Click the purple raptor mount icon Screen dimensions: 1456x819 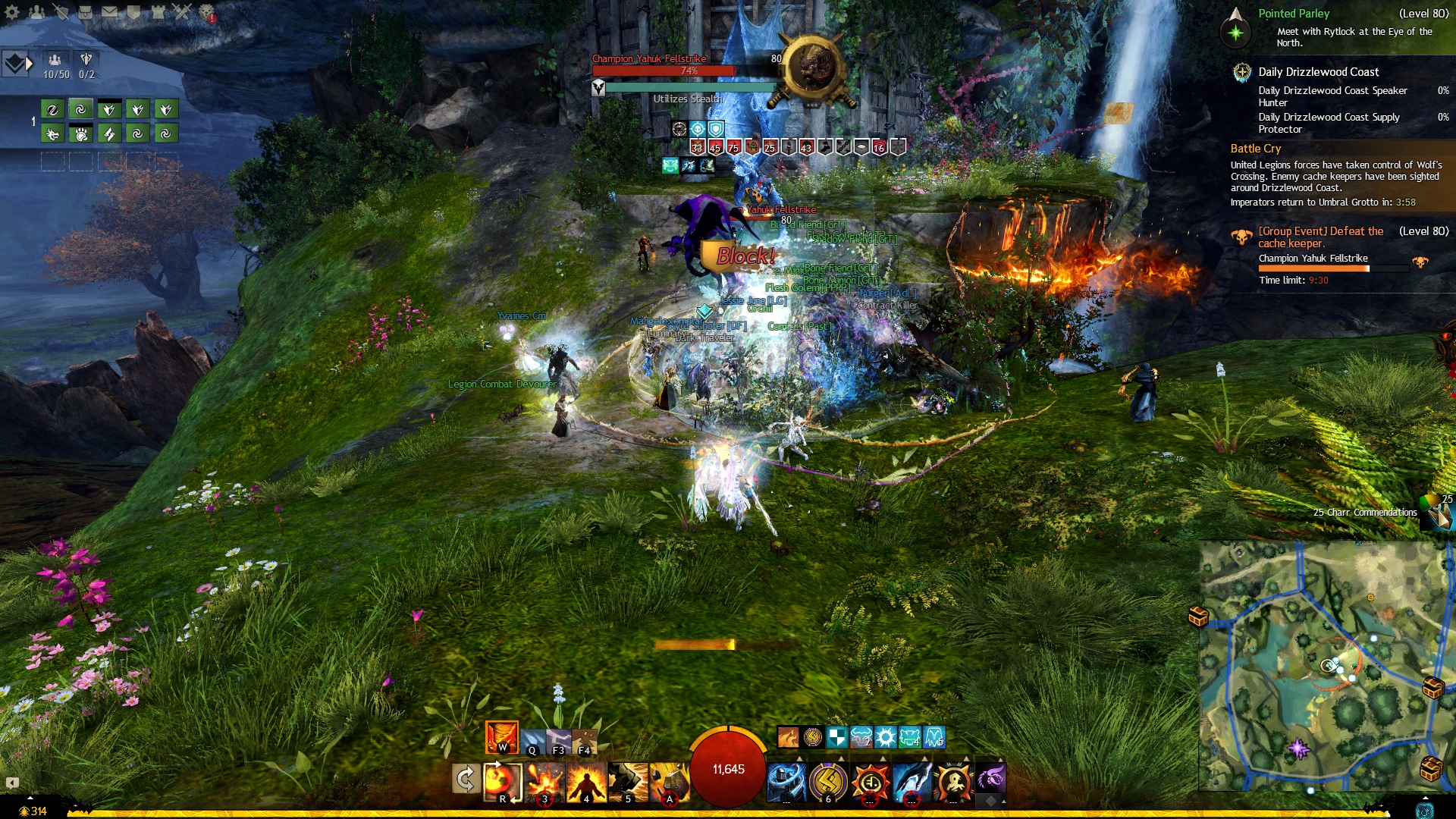coord(990,778)
